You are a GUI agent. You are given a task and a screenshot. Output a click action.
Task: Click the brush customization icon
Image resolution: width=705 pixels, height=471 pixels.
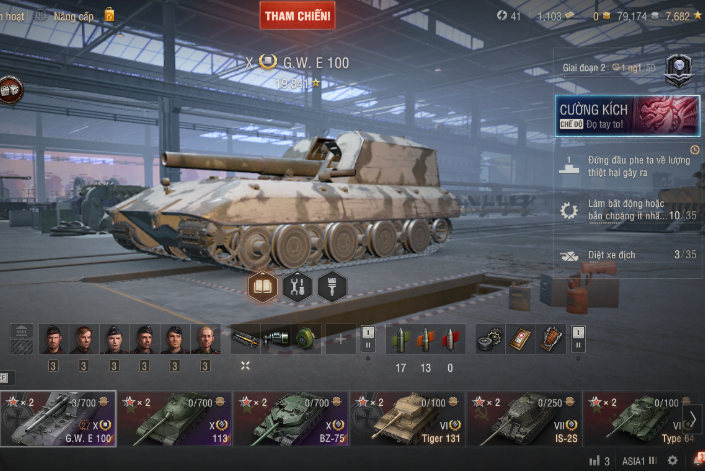331,287
